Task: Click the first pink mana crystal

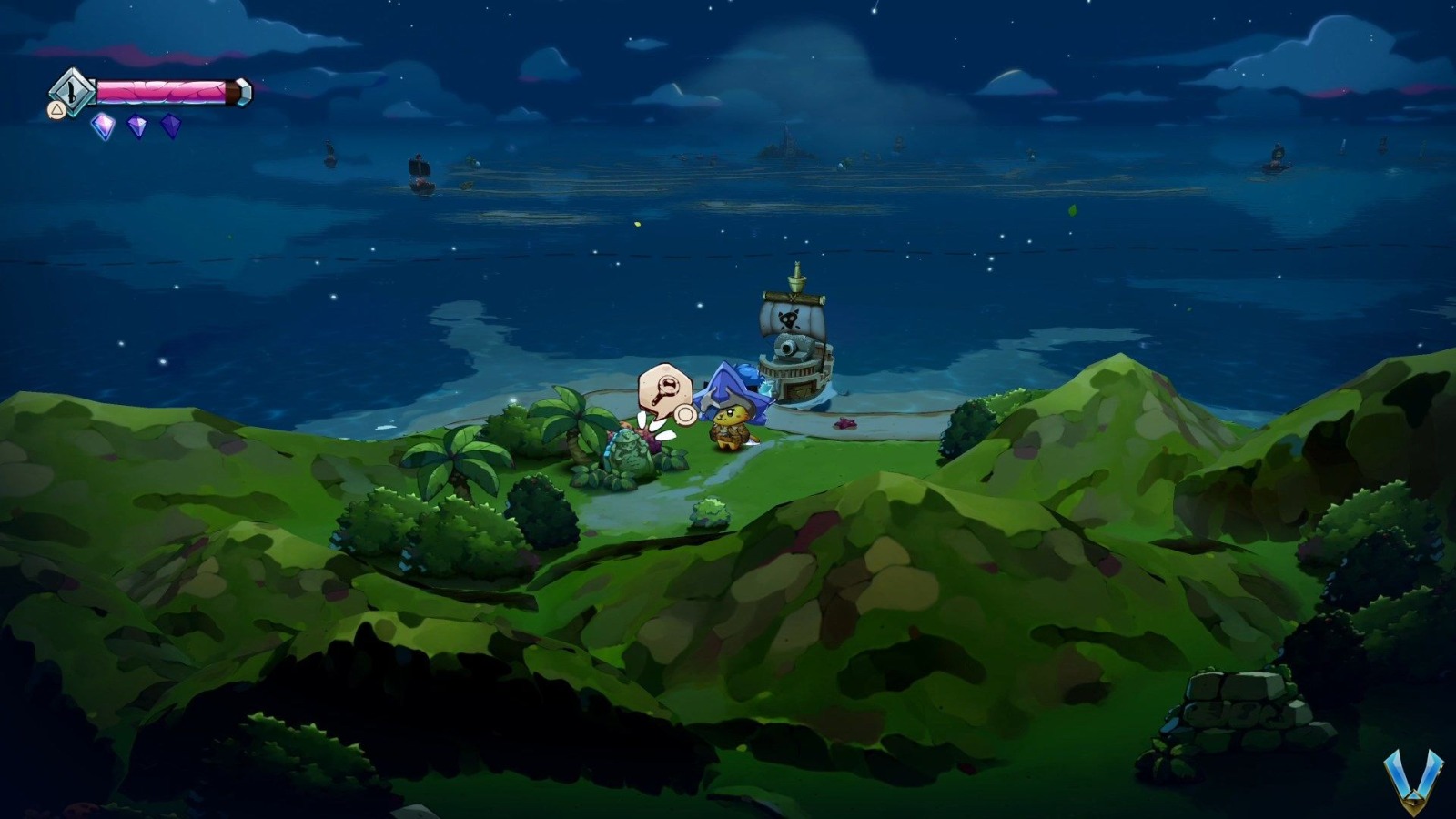Action: pos(102,126)
